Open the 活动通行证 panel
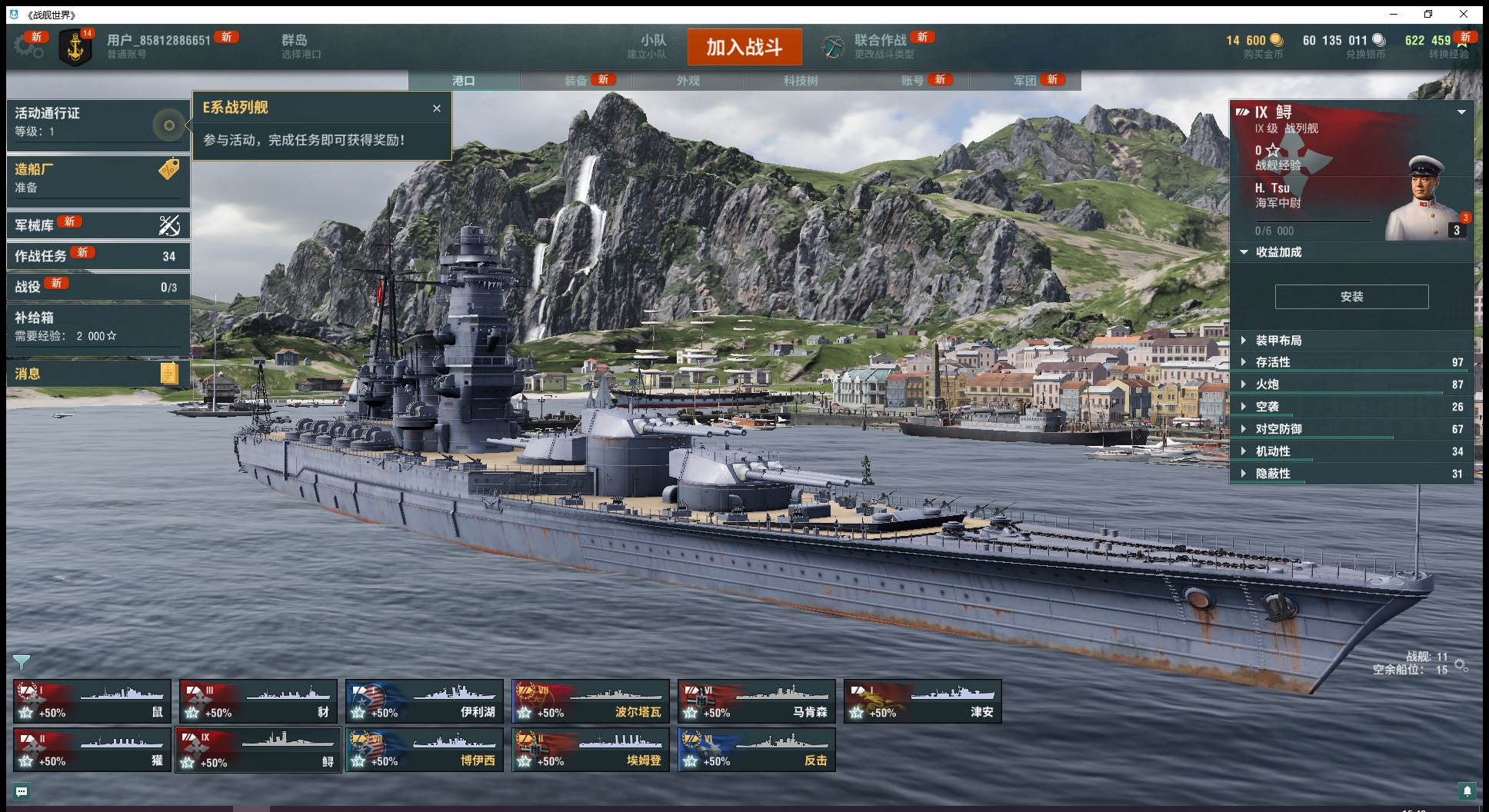Screen dimensions: 1489x812 [98, 121]
